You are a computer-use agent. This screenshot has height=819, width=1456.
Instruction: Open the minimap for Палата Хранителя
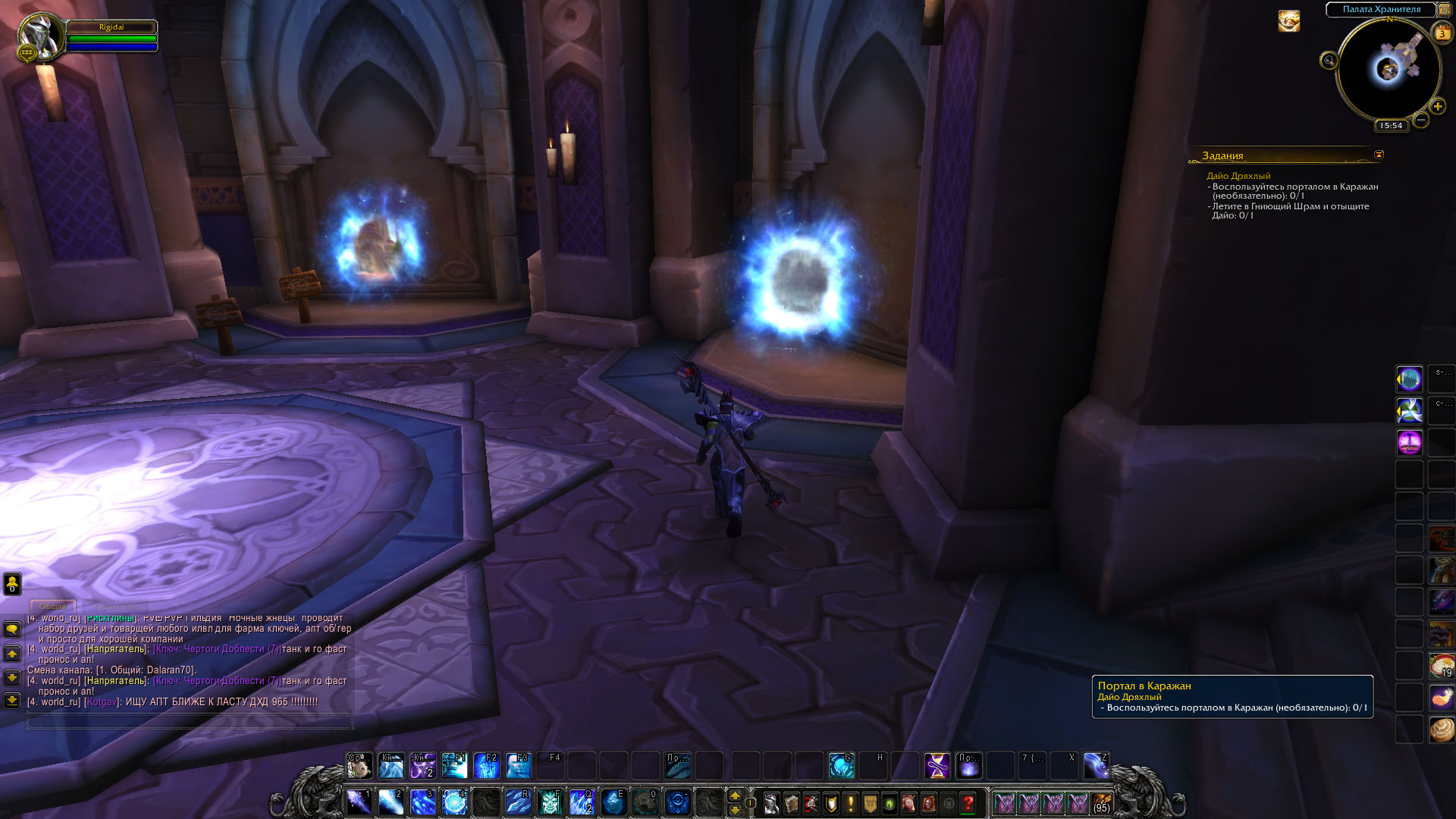click(x=1389, y=70)
